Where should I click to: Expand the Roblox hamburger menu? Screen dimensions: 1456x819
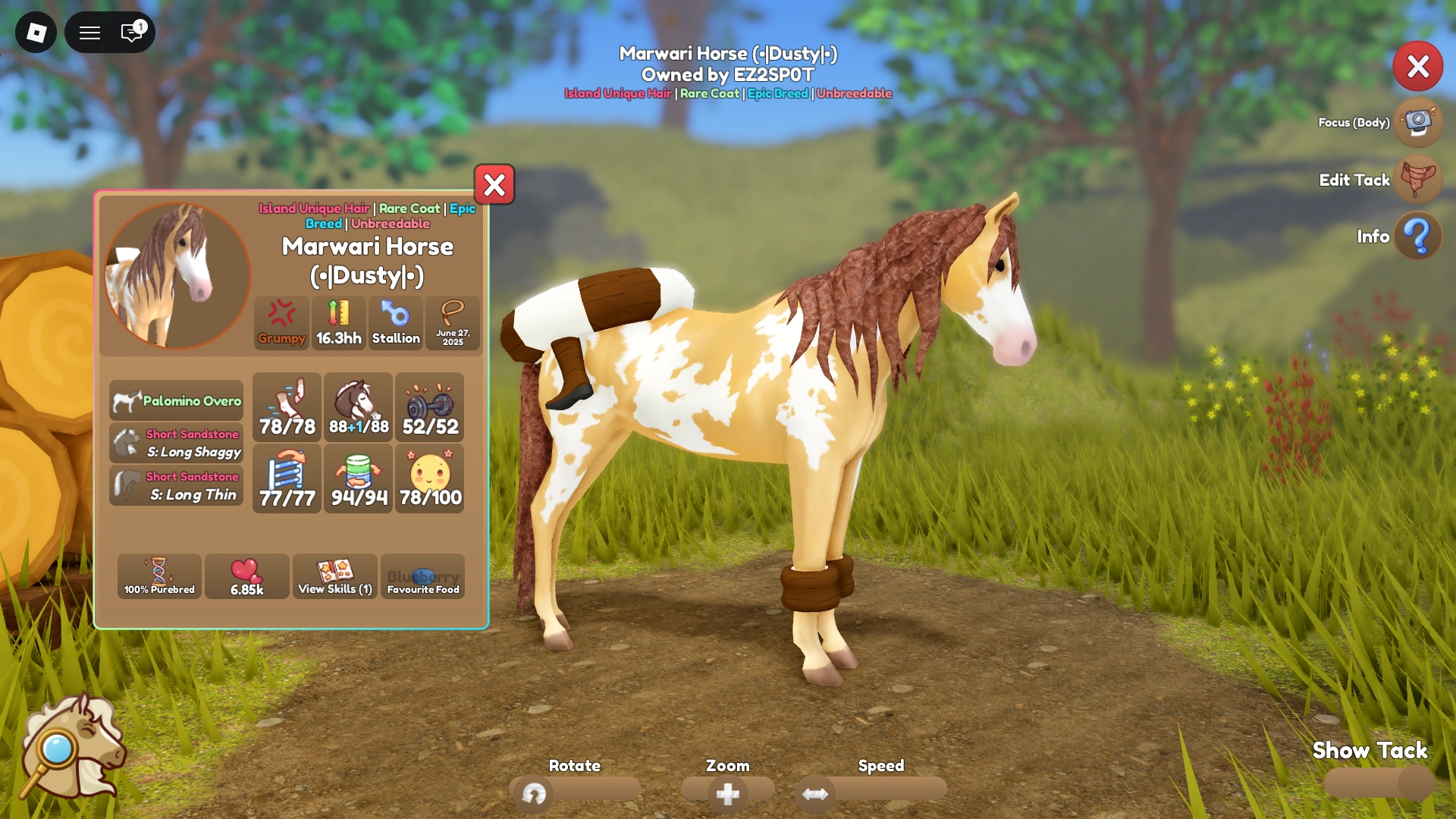(89, 33)
